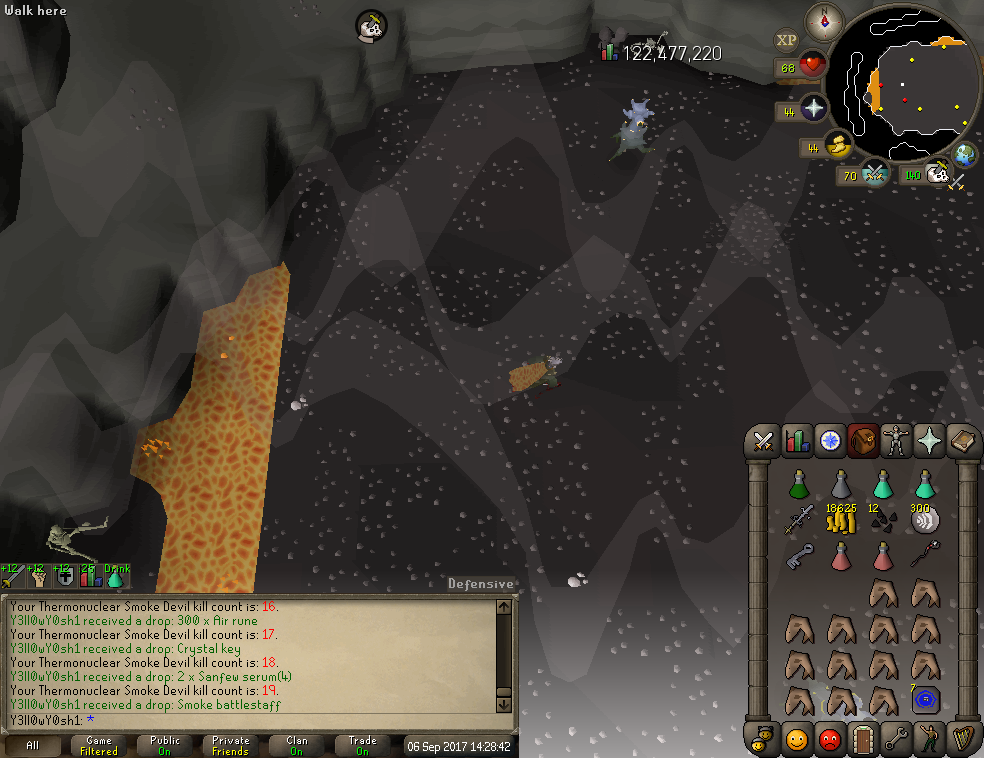
Task: Open the Combat Options tab
Action: [x=765, y=440]
